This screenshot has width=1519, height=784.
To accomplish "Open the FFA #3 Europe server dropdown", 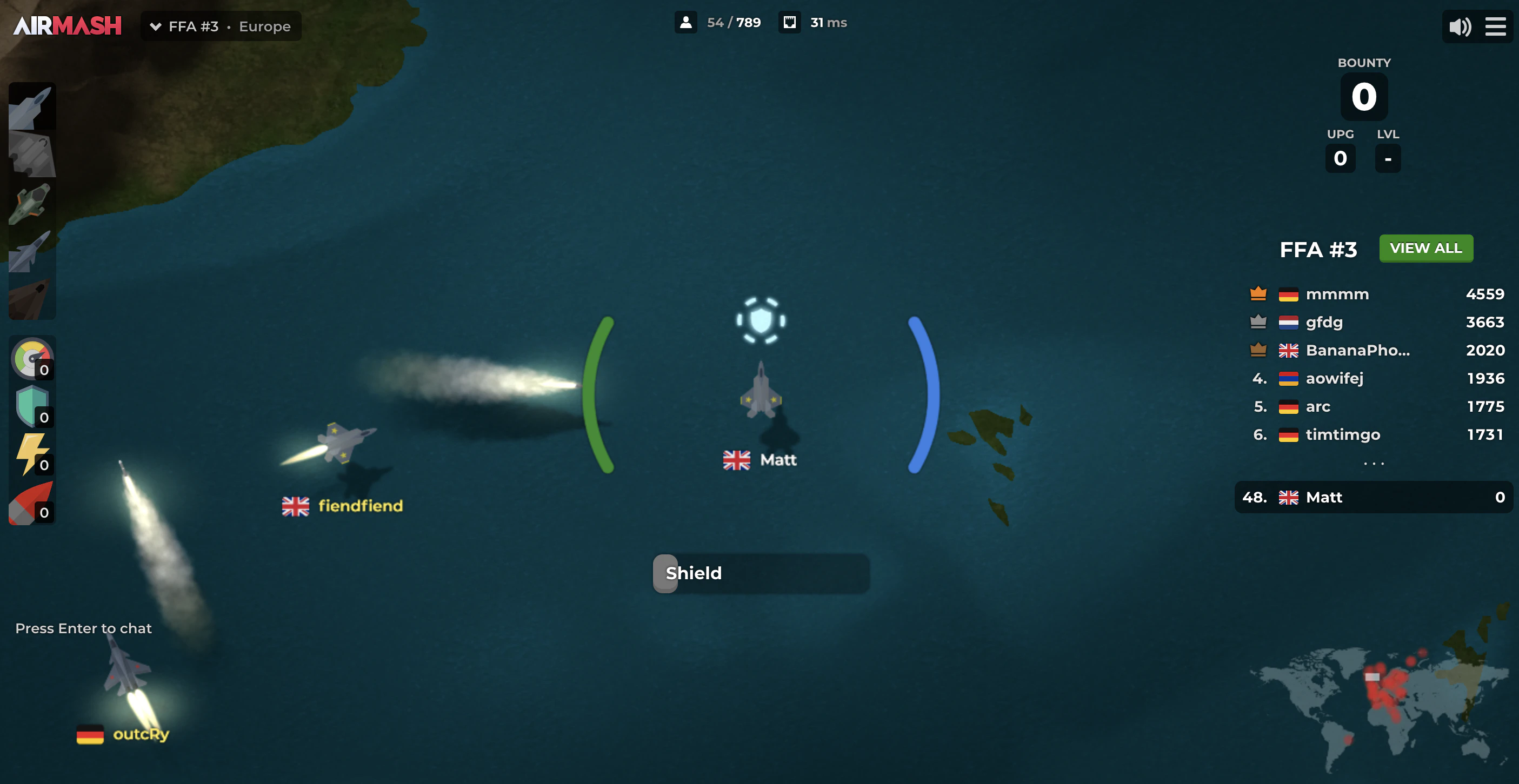I will (221, 26).
